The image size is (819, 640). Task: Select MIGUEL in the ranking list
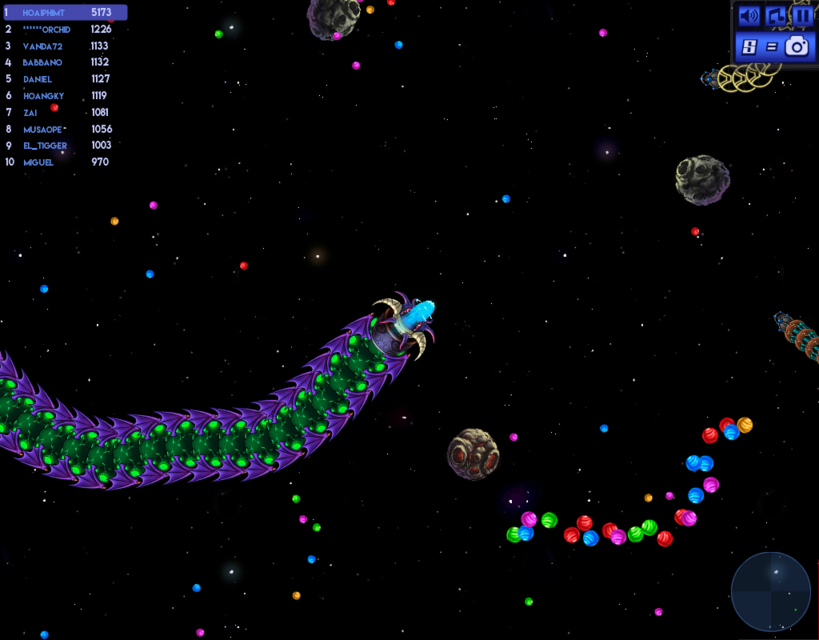[64, 162]
